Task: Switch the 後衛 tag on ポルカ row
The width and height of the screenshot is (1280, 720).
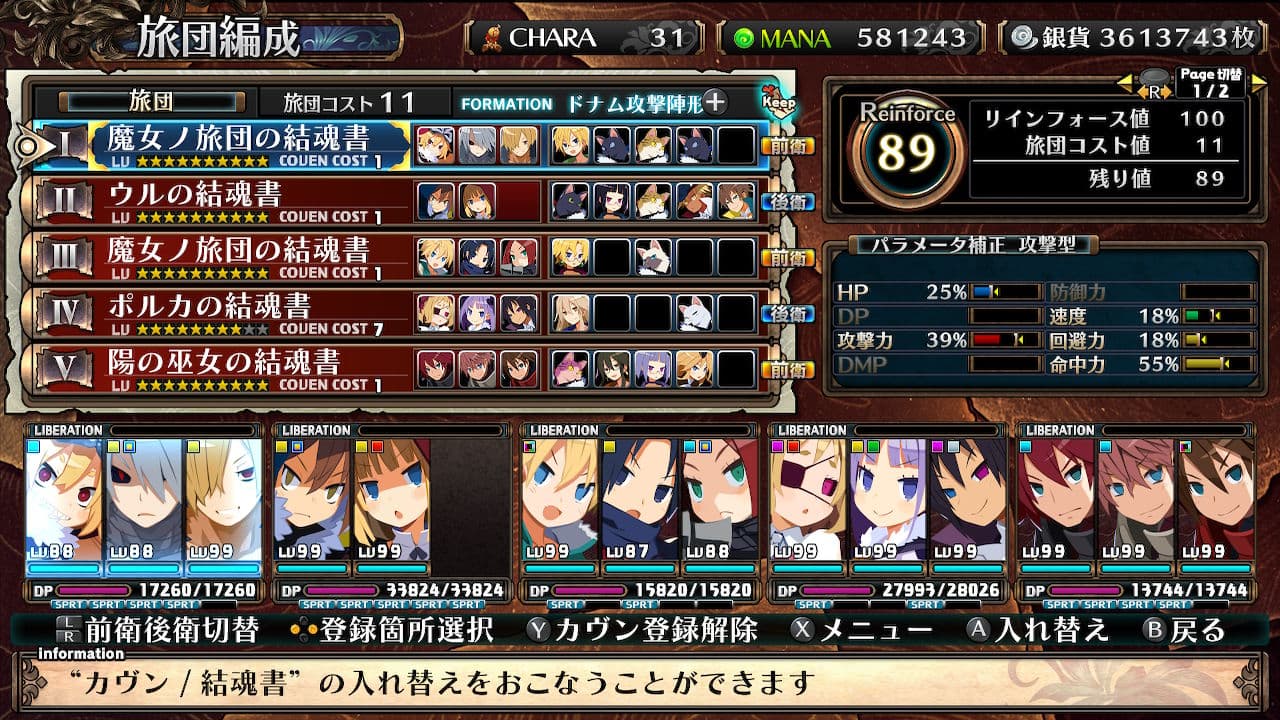Action: (787, 313)
